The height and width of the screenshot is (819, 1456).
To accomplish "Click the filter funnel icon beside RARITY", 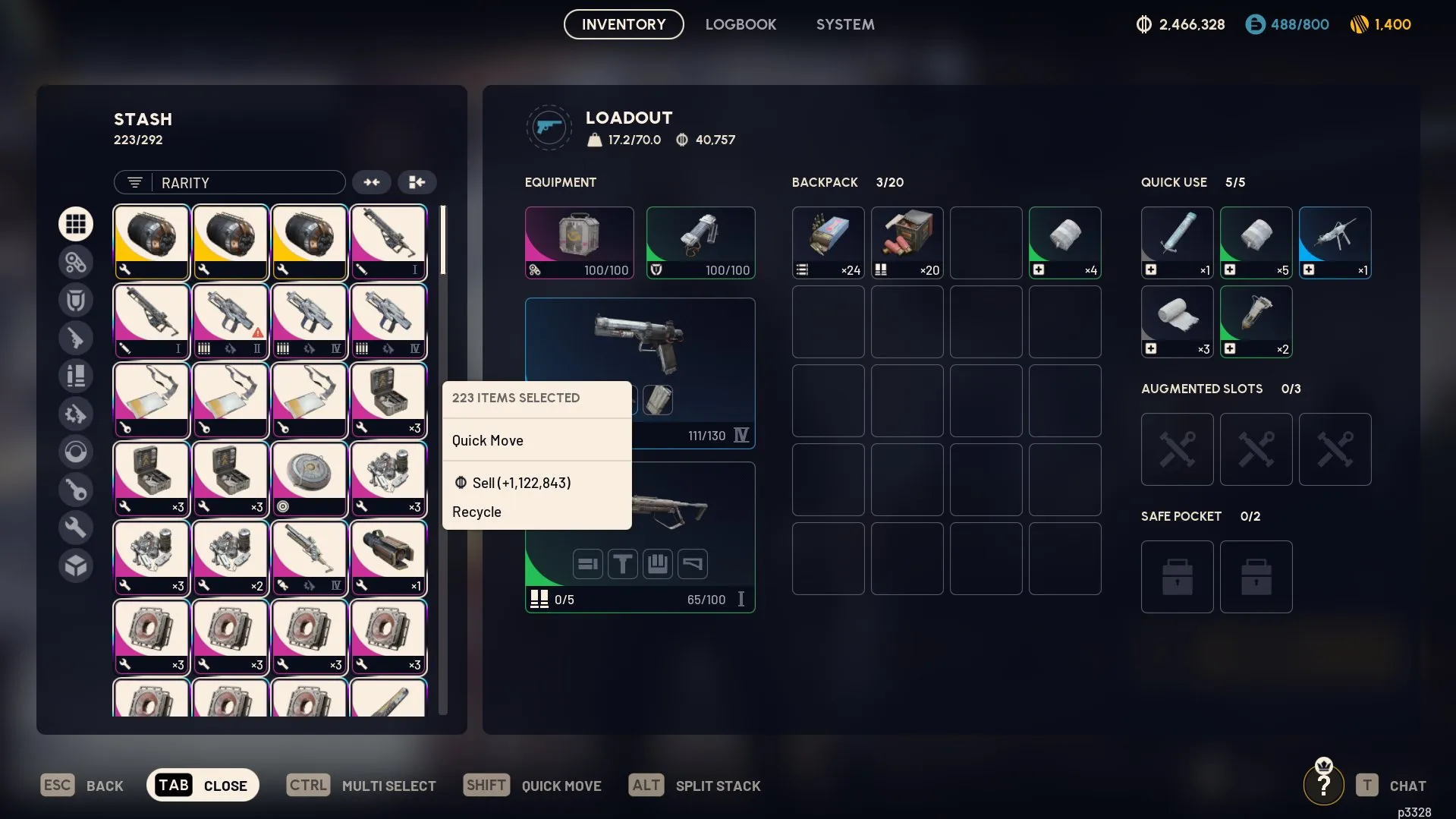I will pos(134,182).
